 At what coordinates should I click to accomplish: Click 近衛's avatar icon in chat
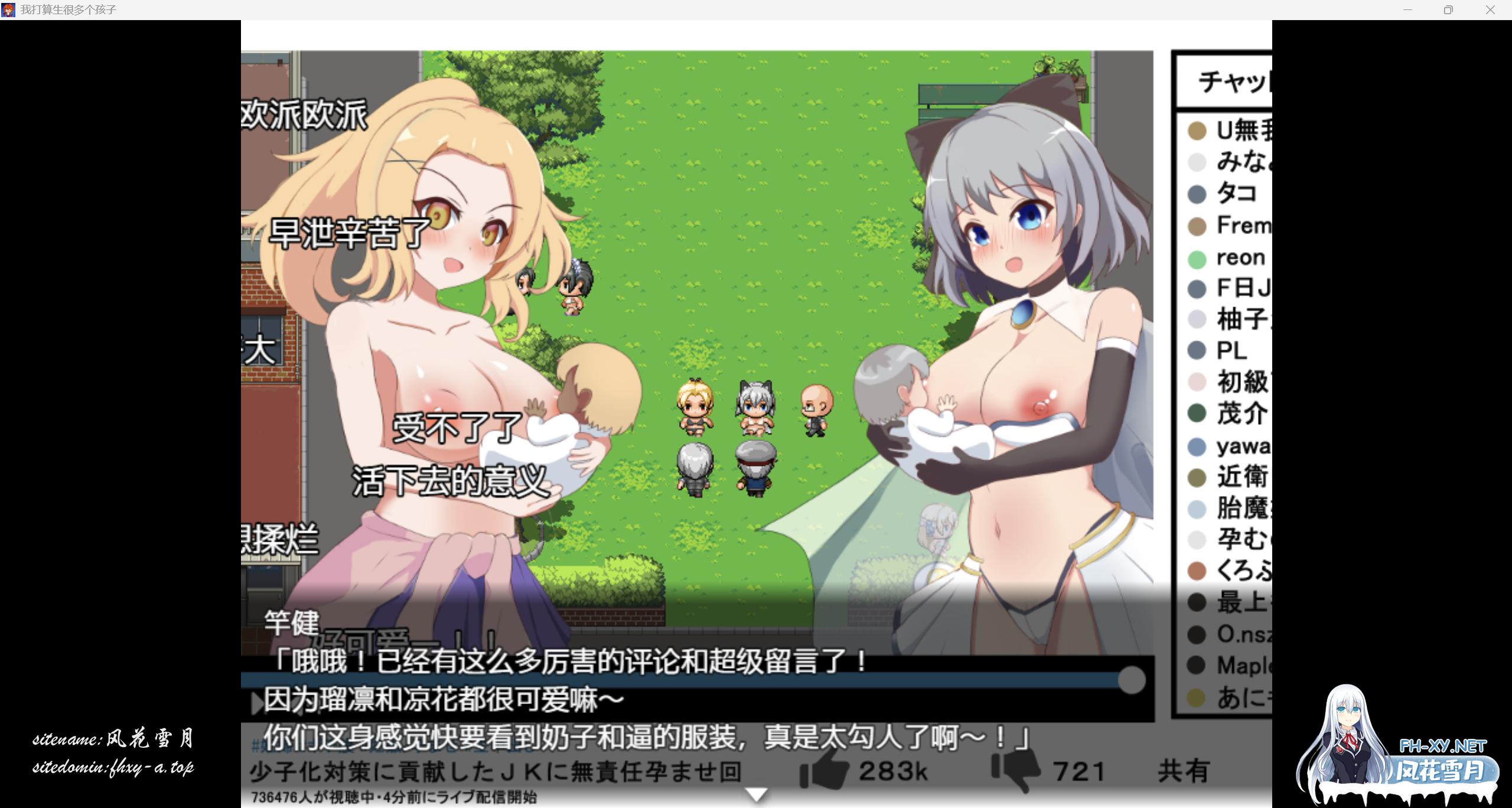pos(1196,477)
